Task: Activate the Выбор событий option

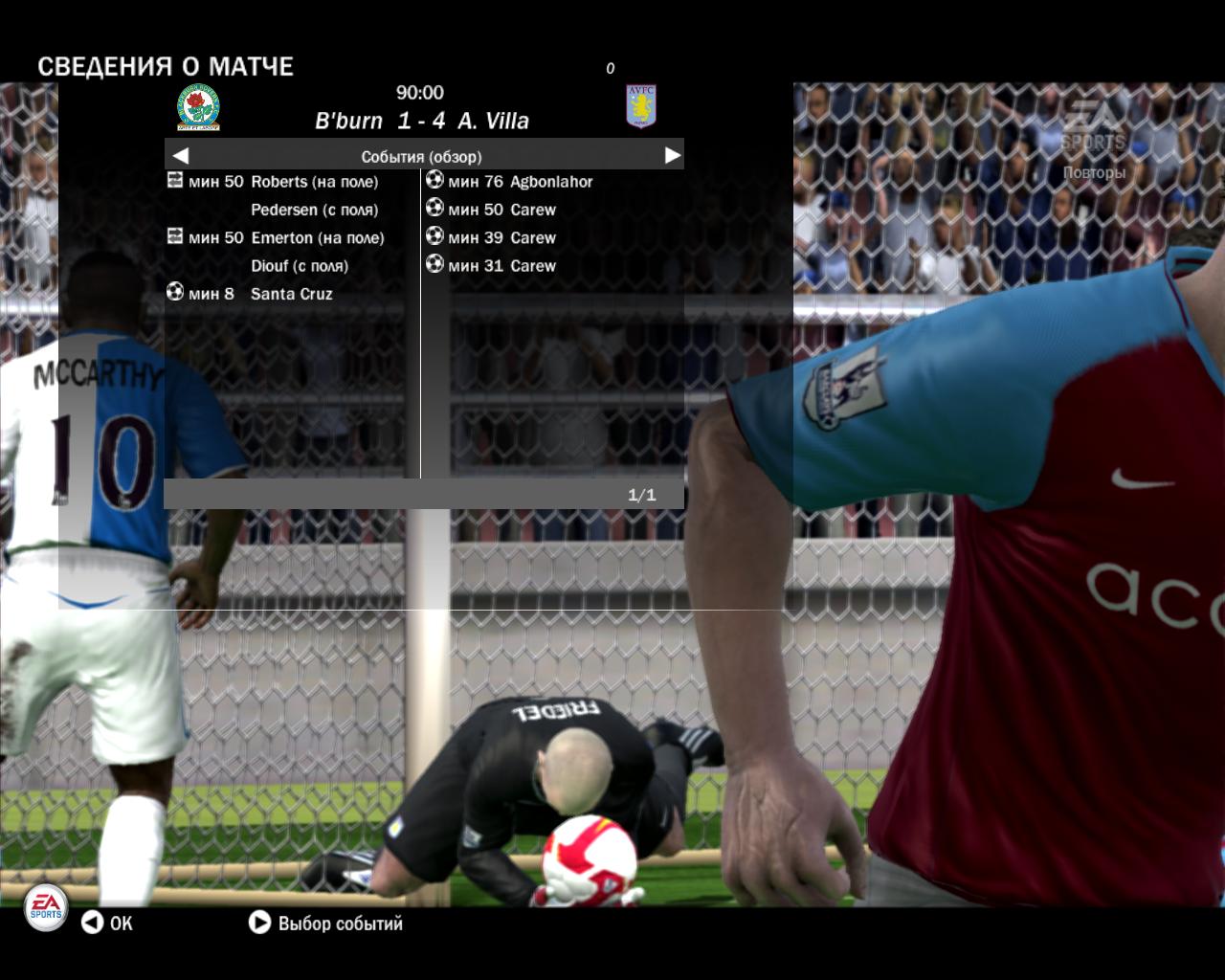Action: [326, 924]
